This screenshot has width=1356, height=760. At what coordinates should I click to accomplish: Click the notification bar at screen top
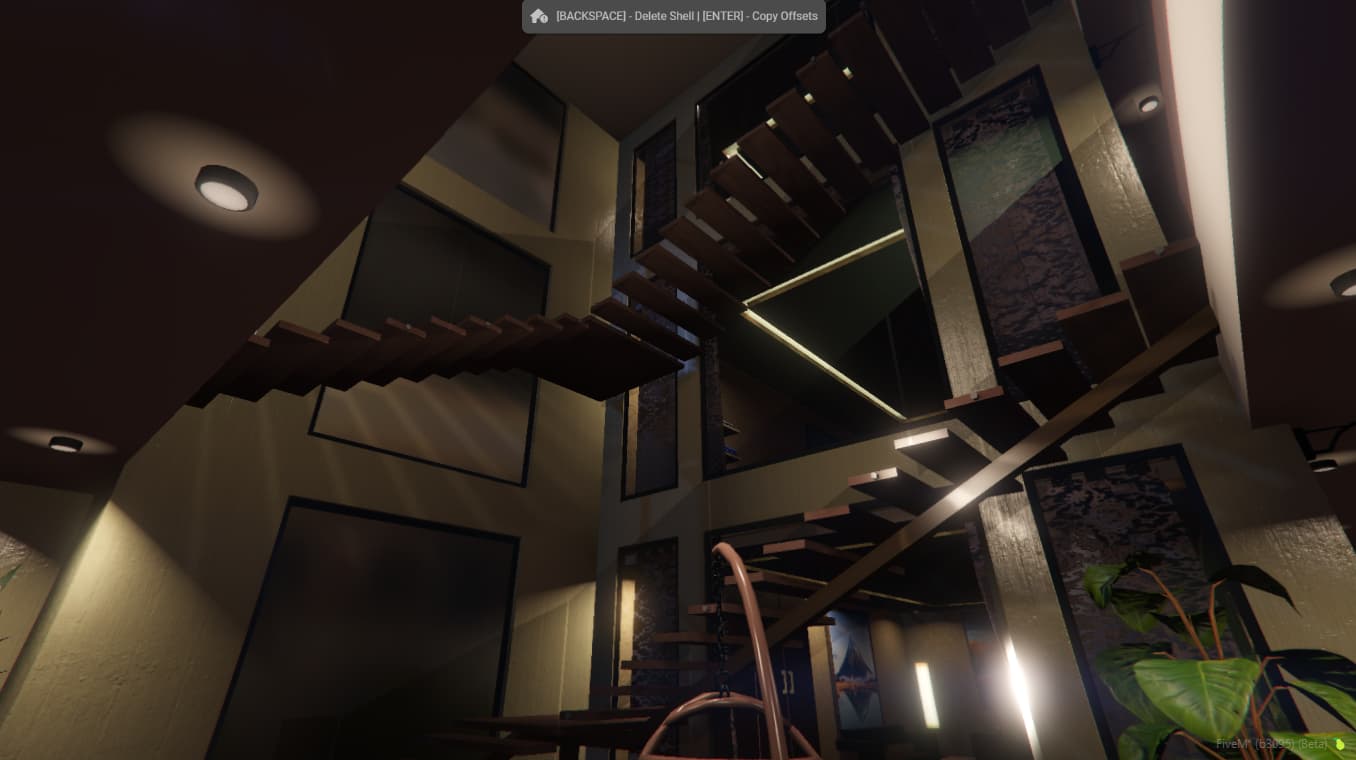click(673, 16)
